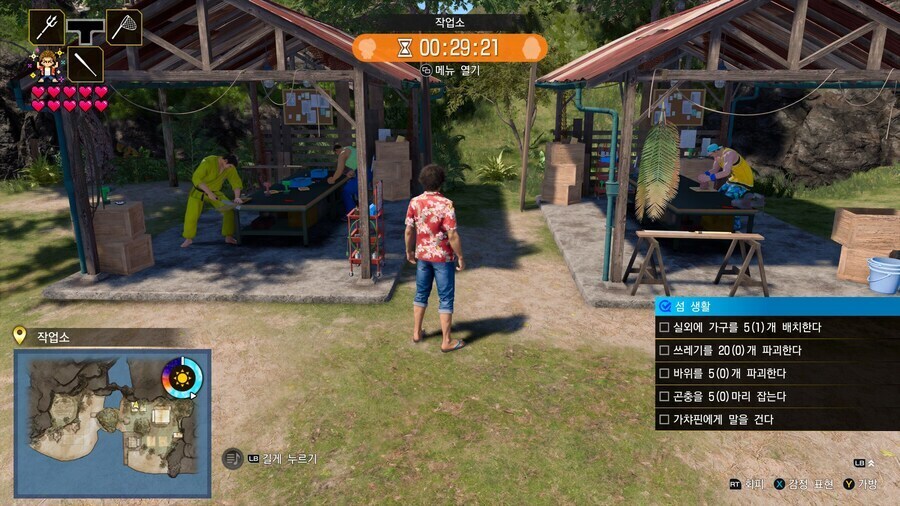900x506 pixels.
Task: Select the fishing spear tool slot
Action: tap(46, 27)
